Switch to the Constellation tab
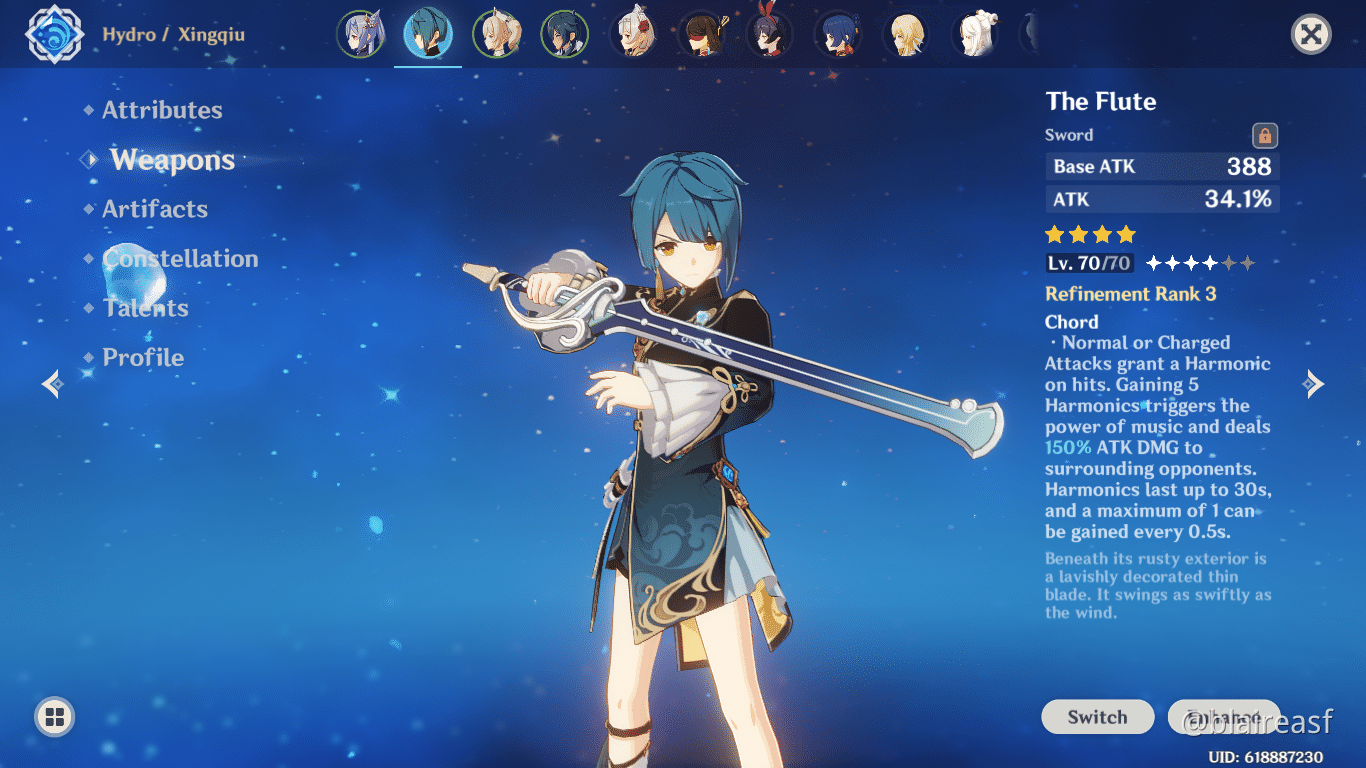Screen dimensions: 1366x768 180,258
